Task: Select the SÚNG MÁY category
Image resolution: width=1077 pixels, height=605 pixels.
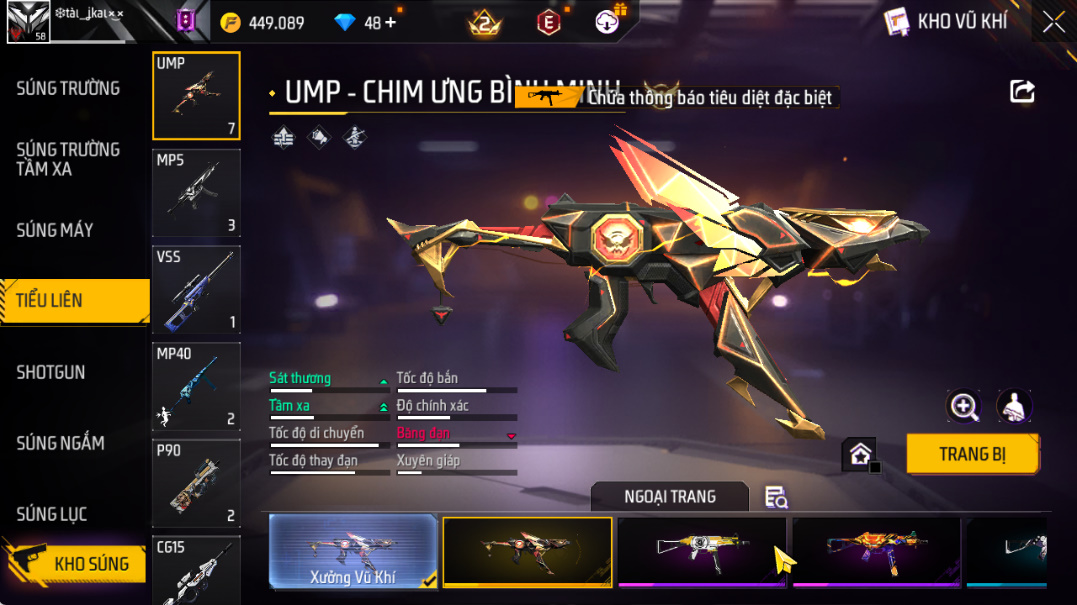Action: pyautogui.click(x=55, y=230)
